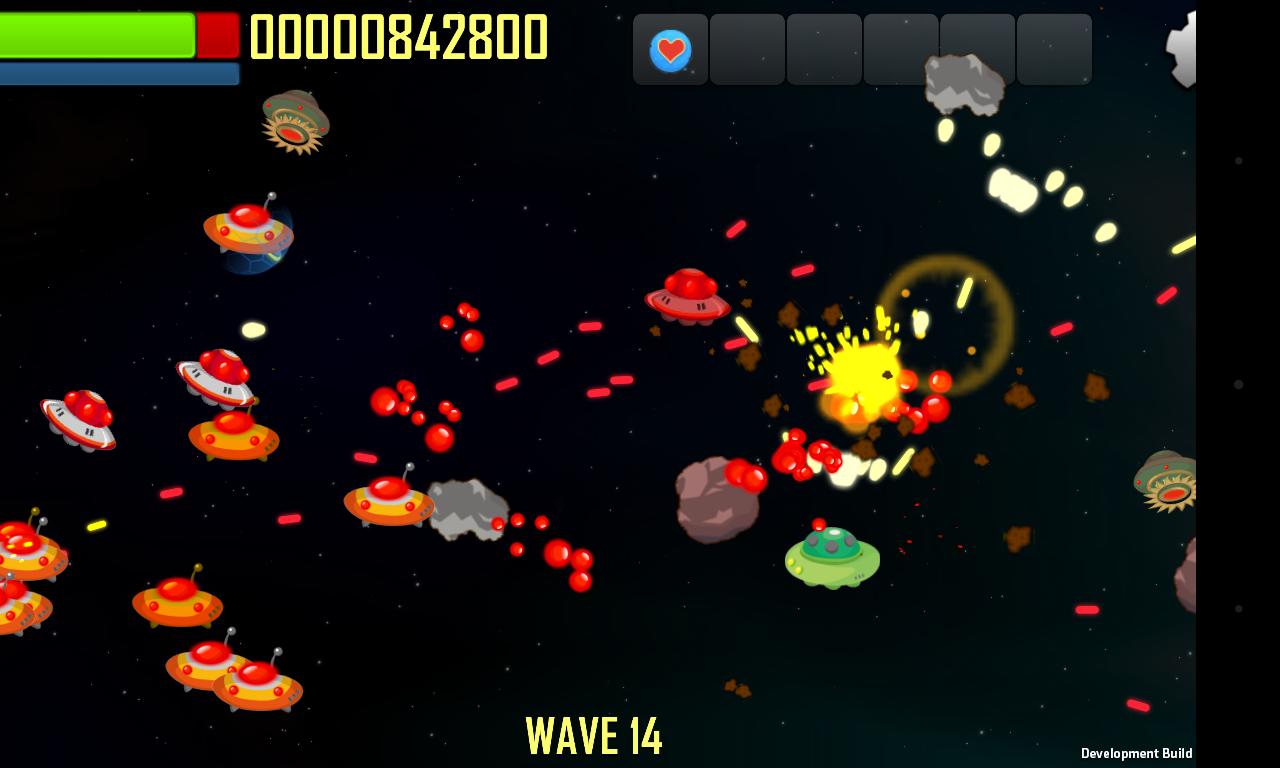Click the yellow score counter
Image resolution: width=1280 pixels, height=768 pixels.
400,37
